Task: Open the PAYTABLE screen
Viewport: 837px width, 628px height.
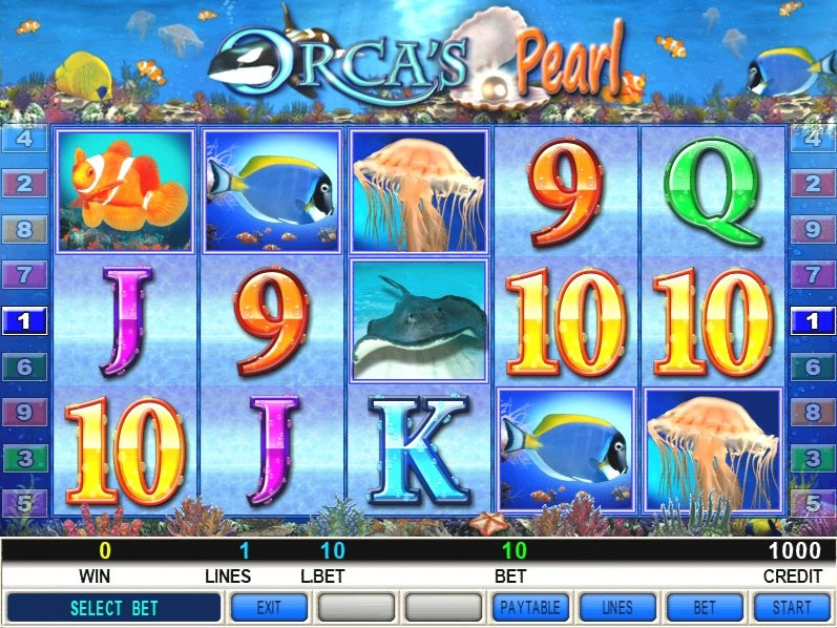Action: coord(530,607)
